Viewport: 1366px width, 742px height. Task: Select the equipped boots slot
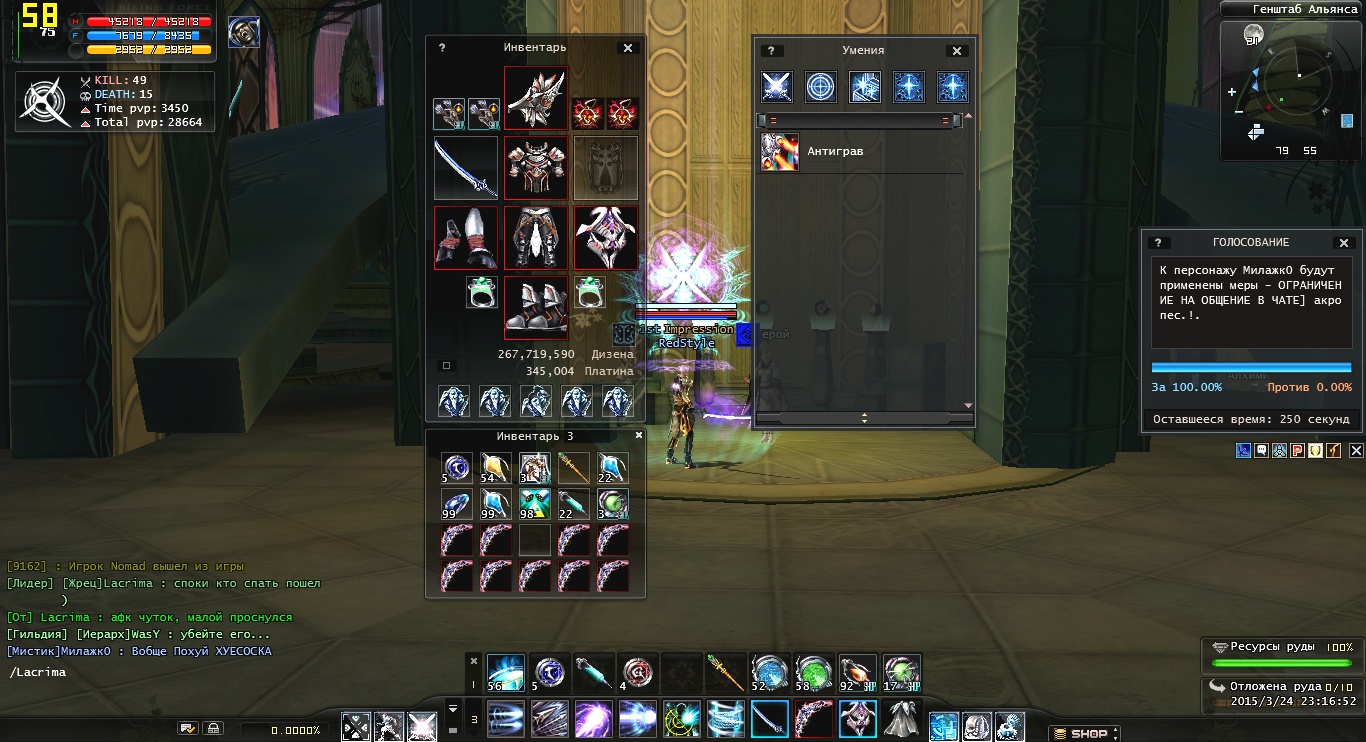tap(536, 308)
